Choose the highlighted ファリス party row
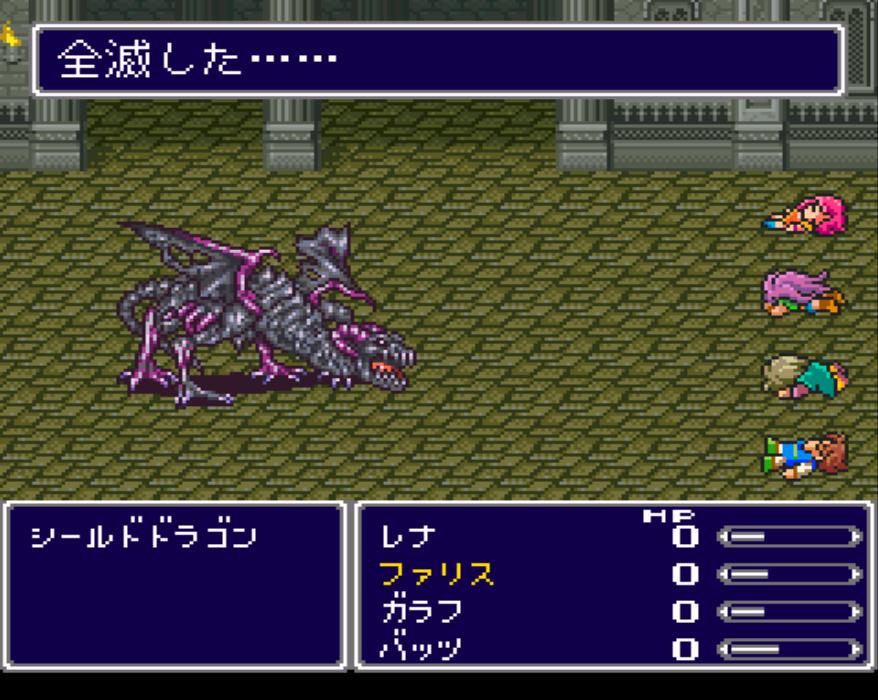878x700 pixels. point(436,574)
